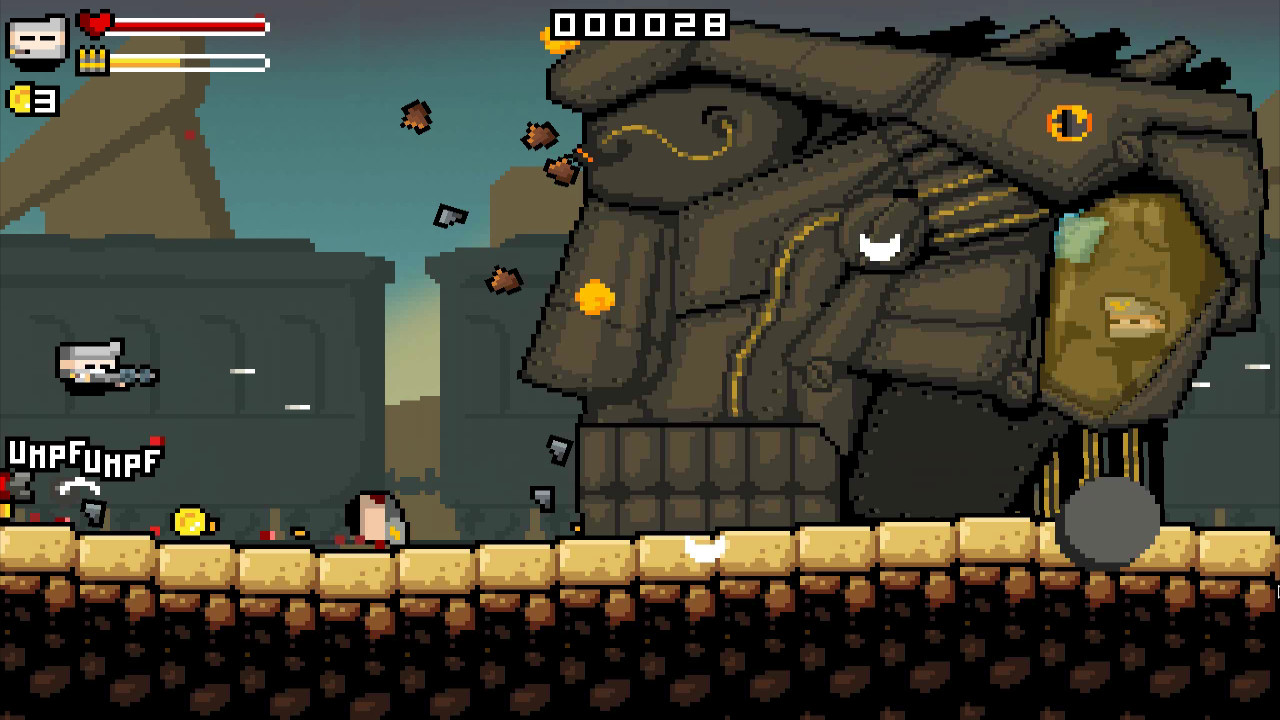Click the red health bar

pos(190,26)
